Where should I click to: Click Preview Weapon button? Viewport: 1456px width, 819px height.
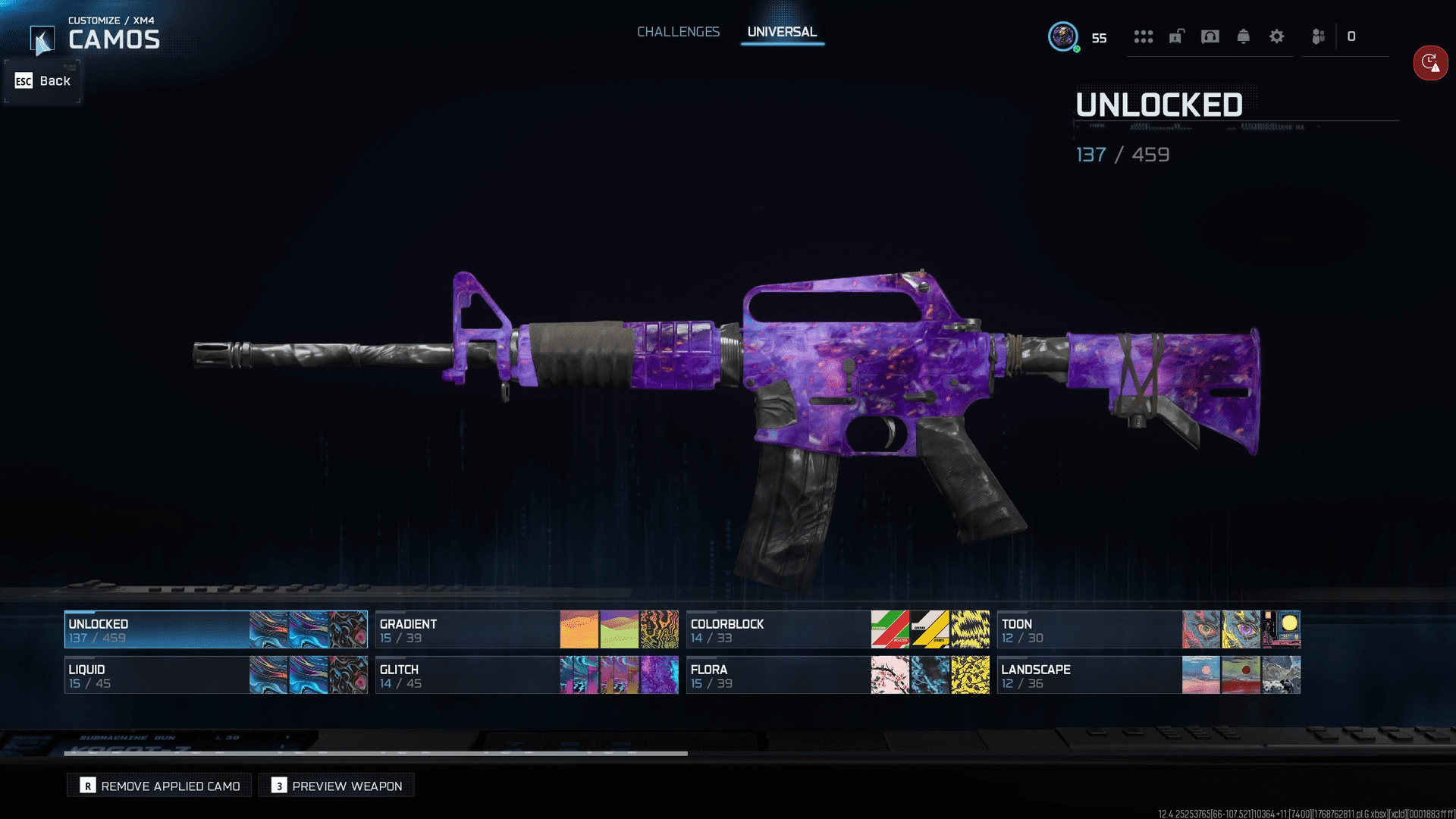337,786
